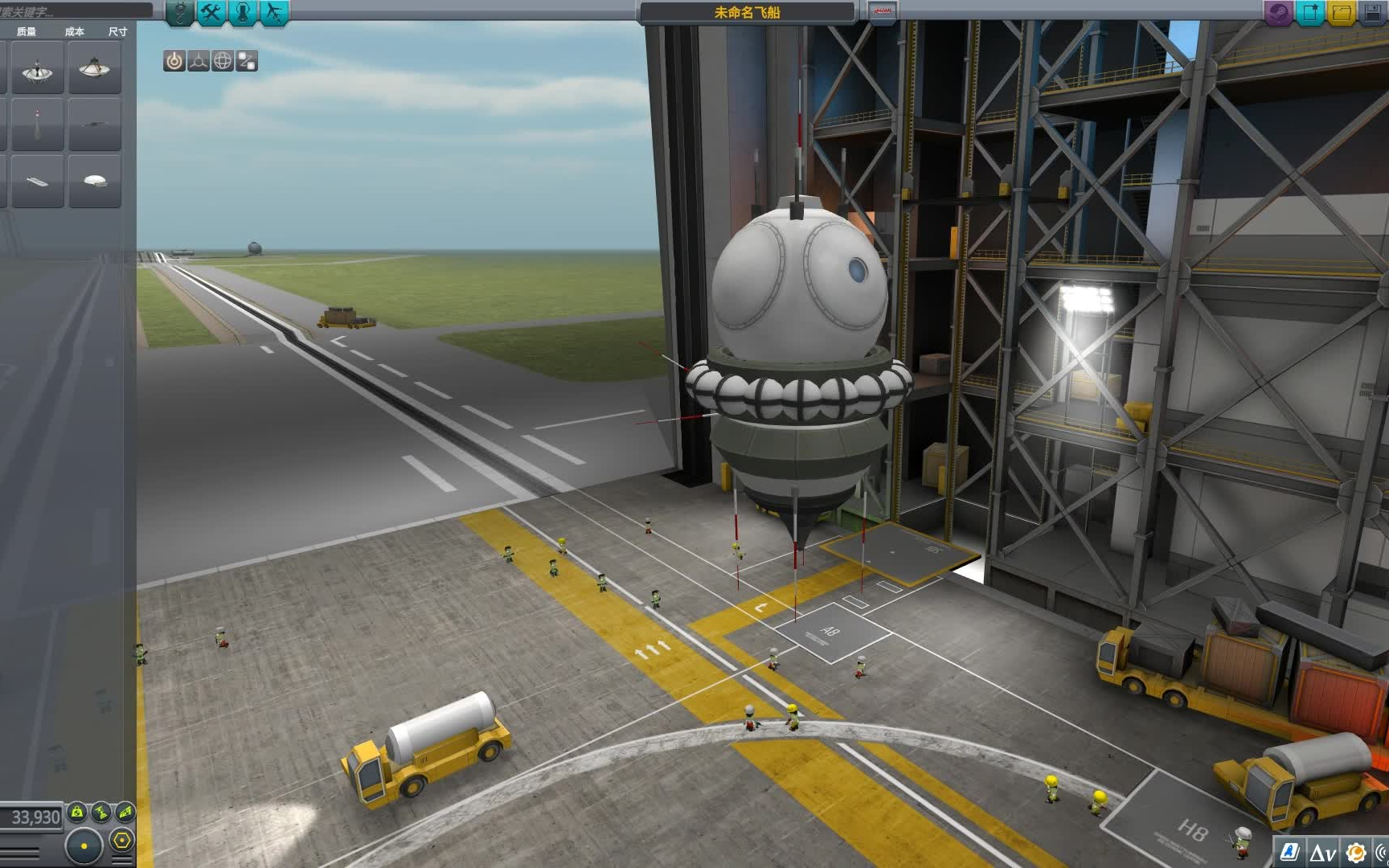Open the Engineer's Report hammer and wrench icon
Image resolution: width=1389 pixels, height=868 pixels.
click(x=209, y=12)
